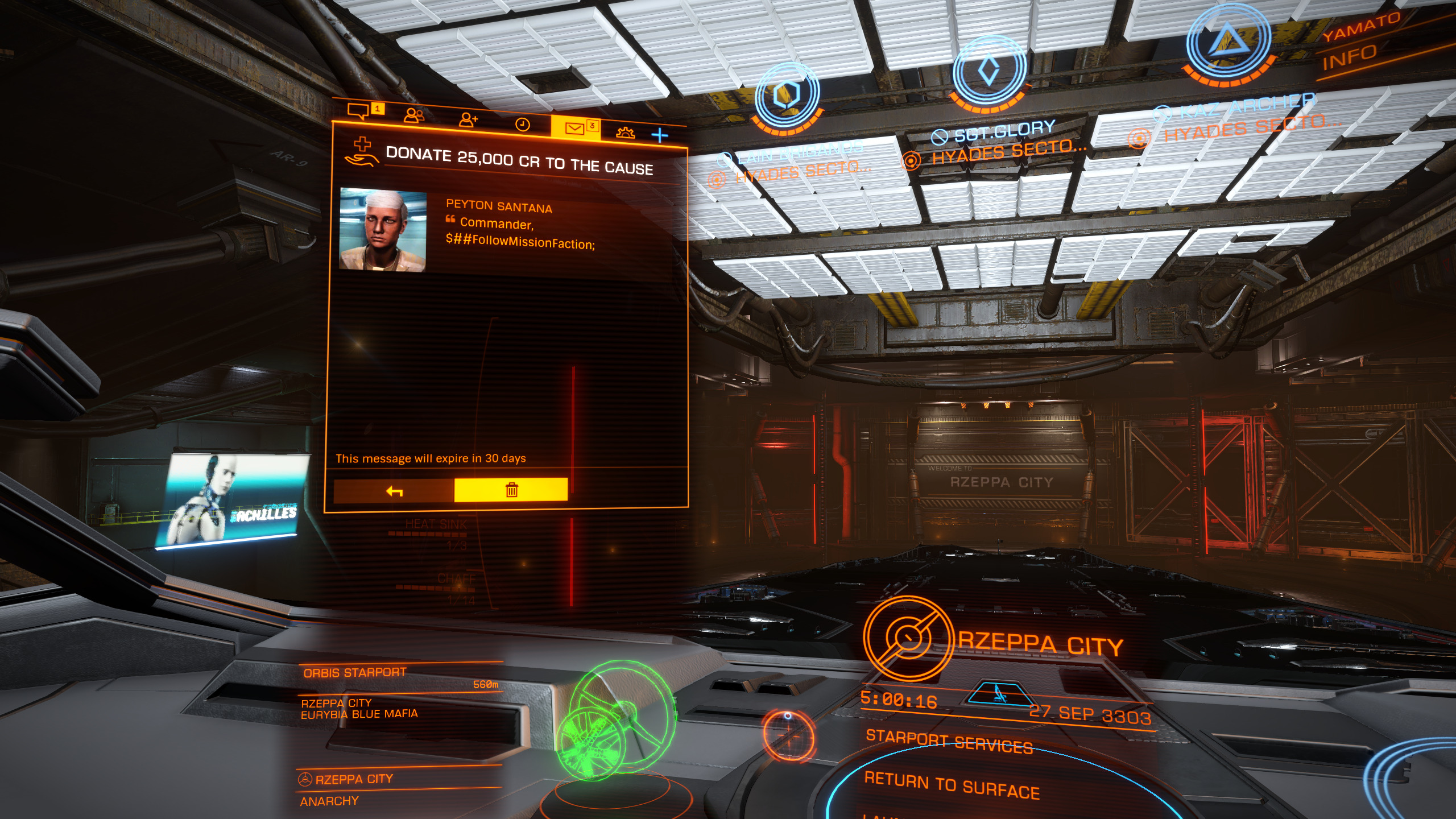Open the add friend tab
Image resolution: width=1456 pixels, height=819 pixels.
468,119
